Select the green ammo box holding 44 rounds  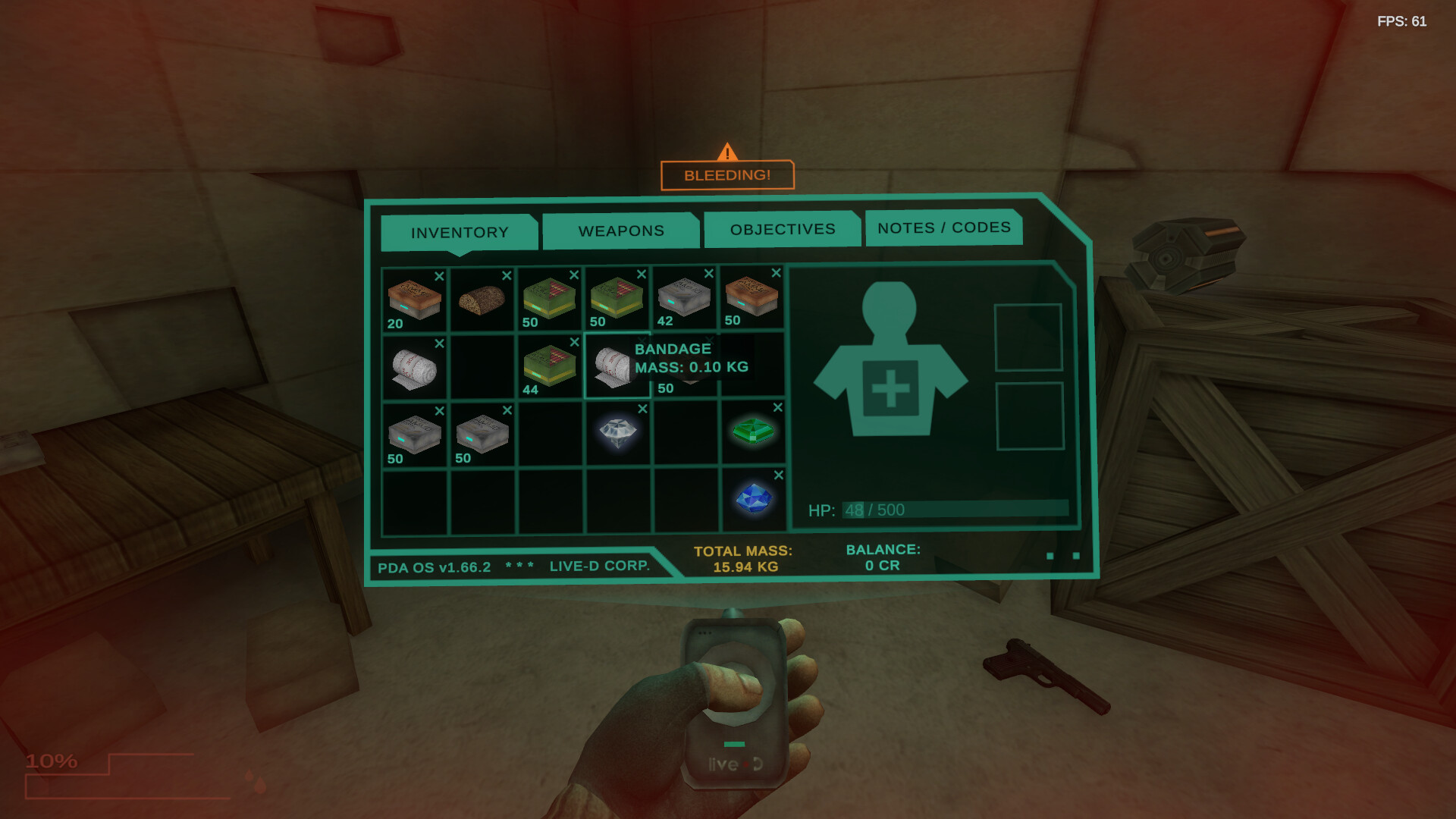548,366
